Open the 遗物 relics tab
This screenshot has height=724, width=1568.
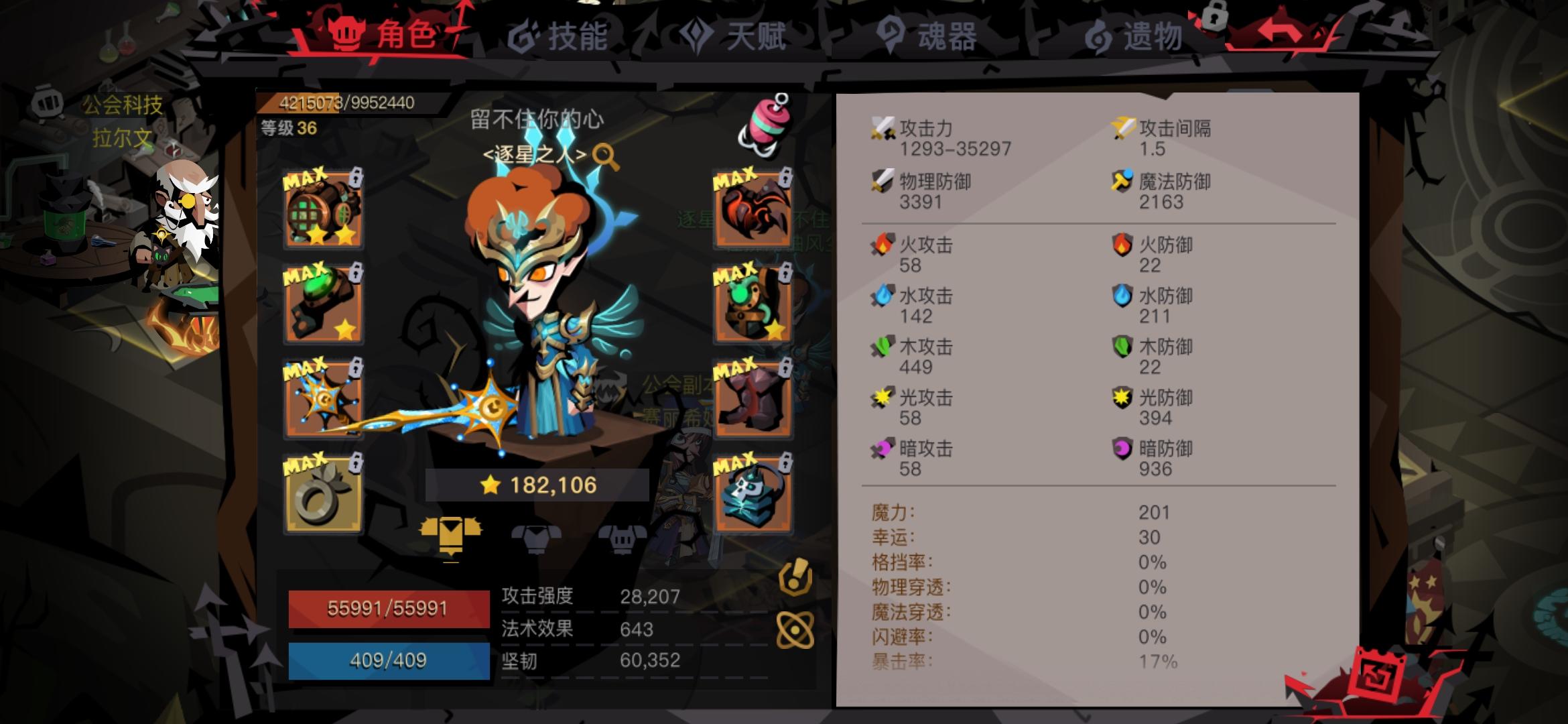click(1148, 37)
